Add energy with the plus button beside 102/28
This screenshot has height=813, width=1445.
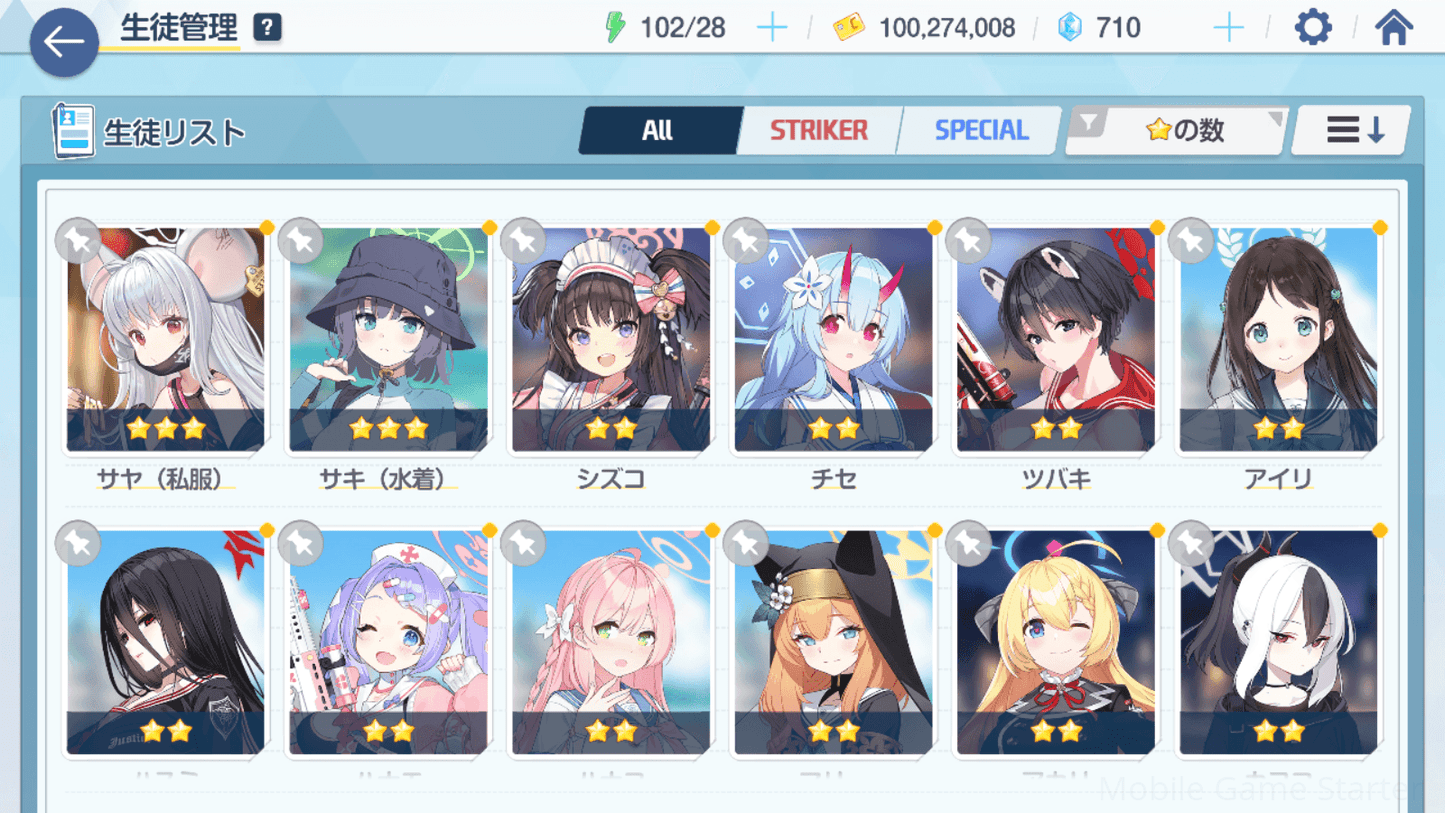point(772,28)
